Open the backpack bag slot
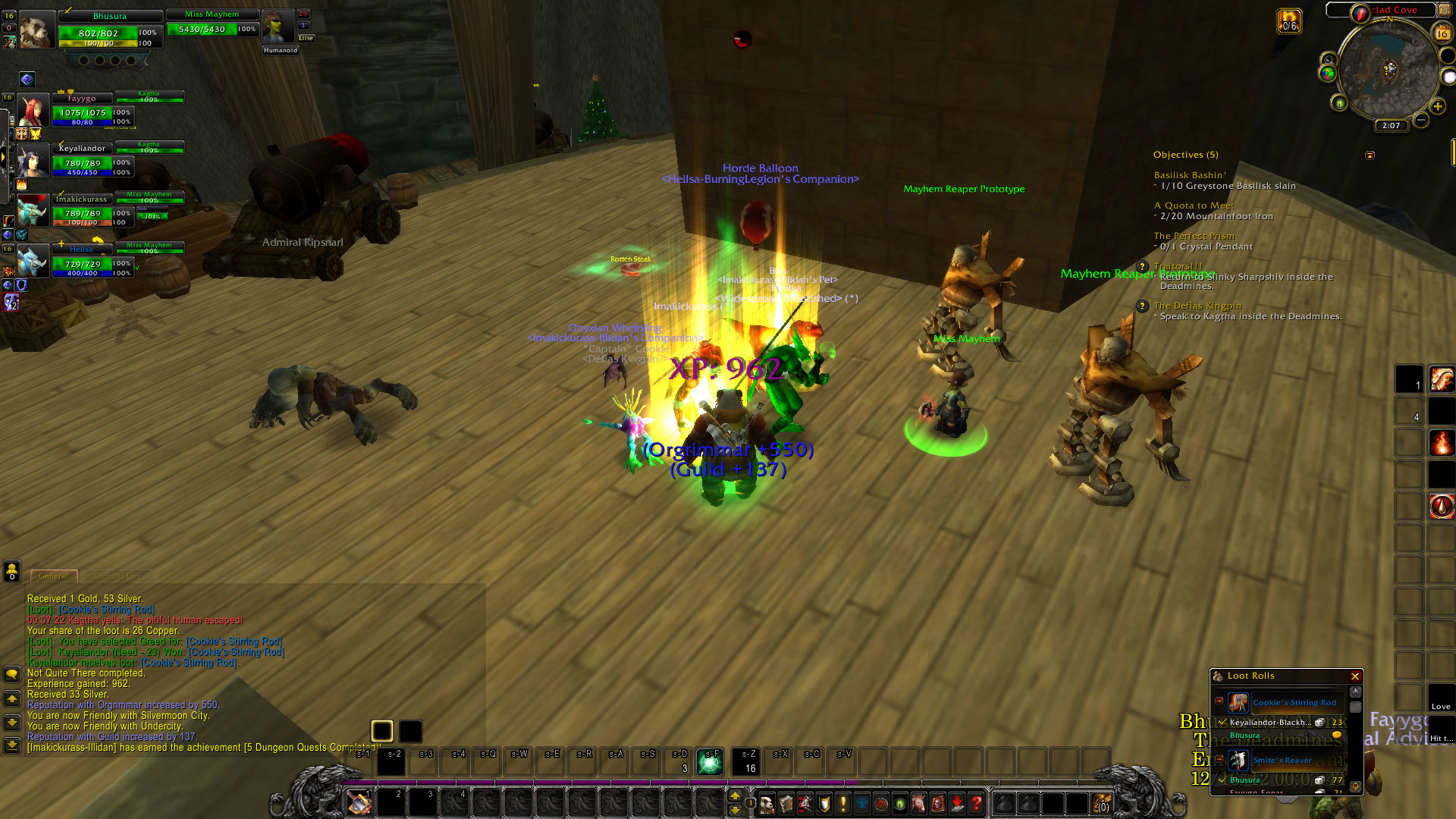The height and width of the screenshot is (819, 1456). [1102, 802]
